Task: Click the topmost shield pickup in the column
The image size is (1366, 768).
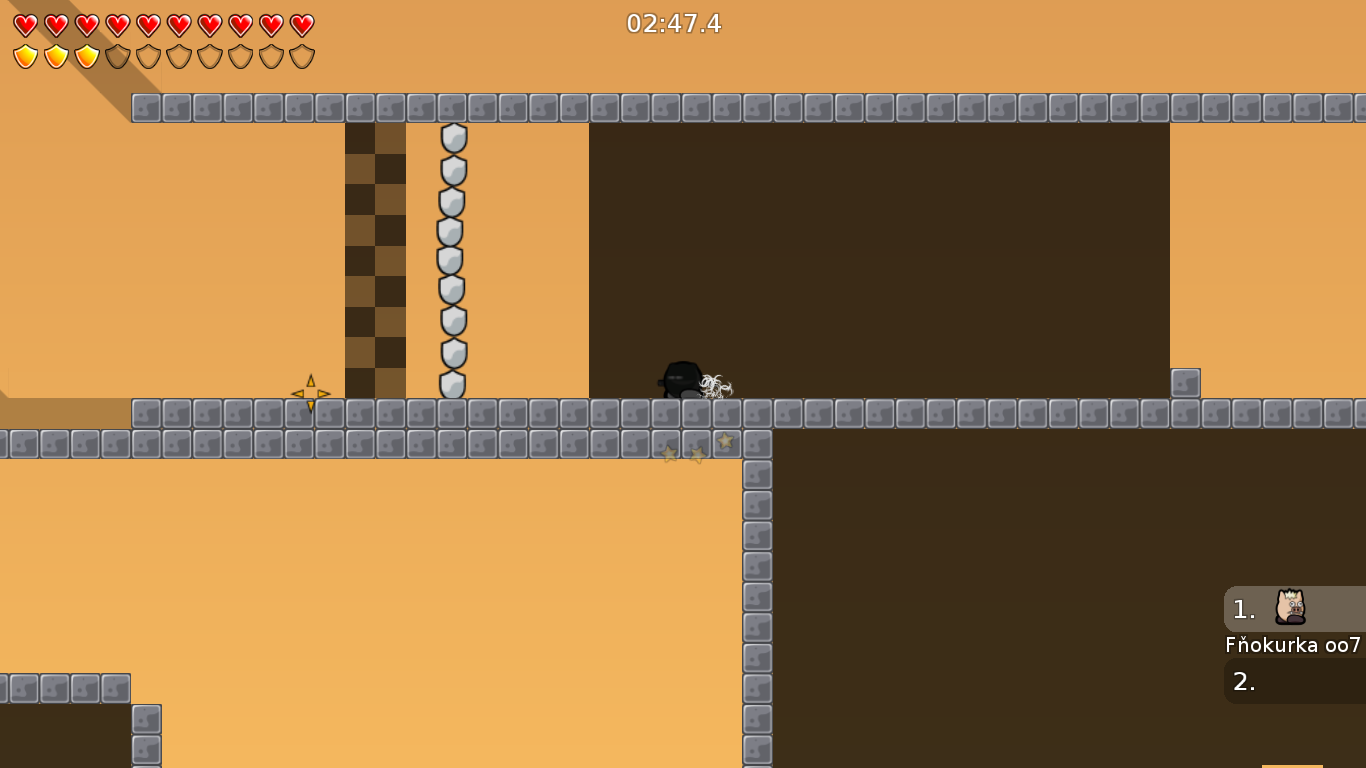Action: pos(452,140)
